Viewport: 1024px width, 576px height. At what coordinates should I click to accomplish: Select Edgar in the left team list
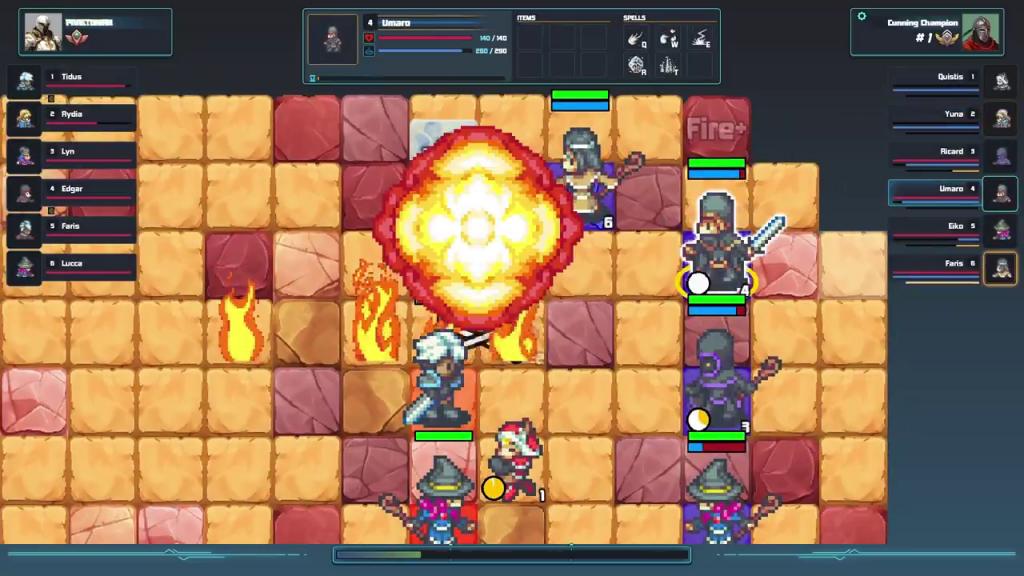(x=70, y=192)
